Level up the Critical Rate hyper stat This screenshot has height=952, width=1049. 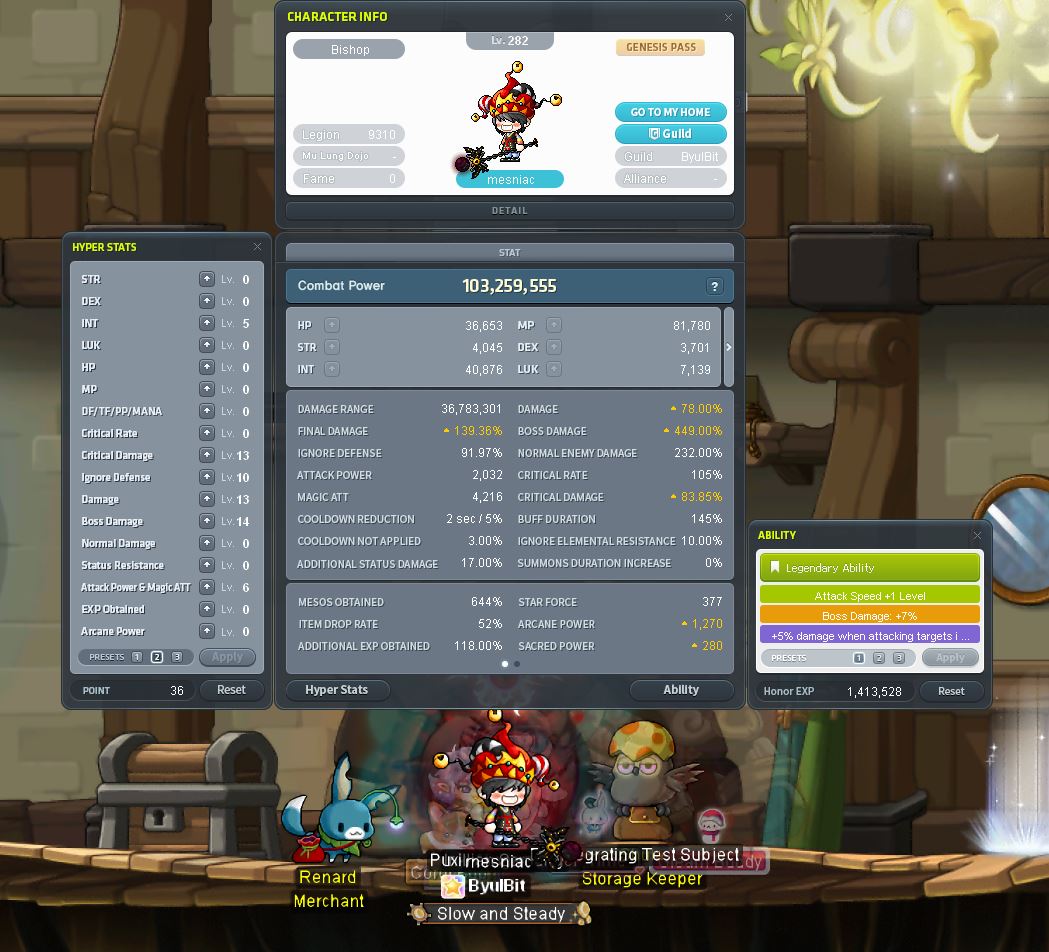pos(206,433)
